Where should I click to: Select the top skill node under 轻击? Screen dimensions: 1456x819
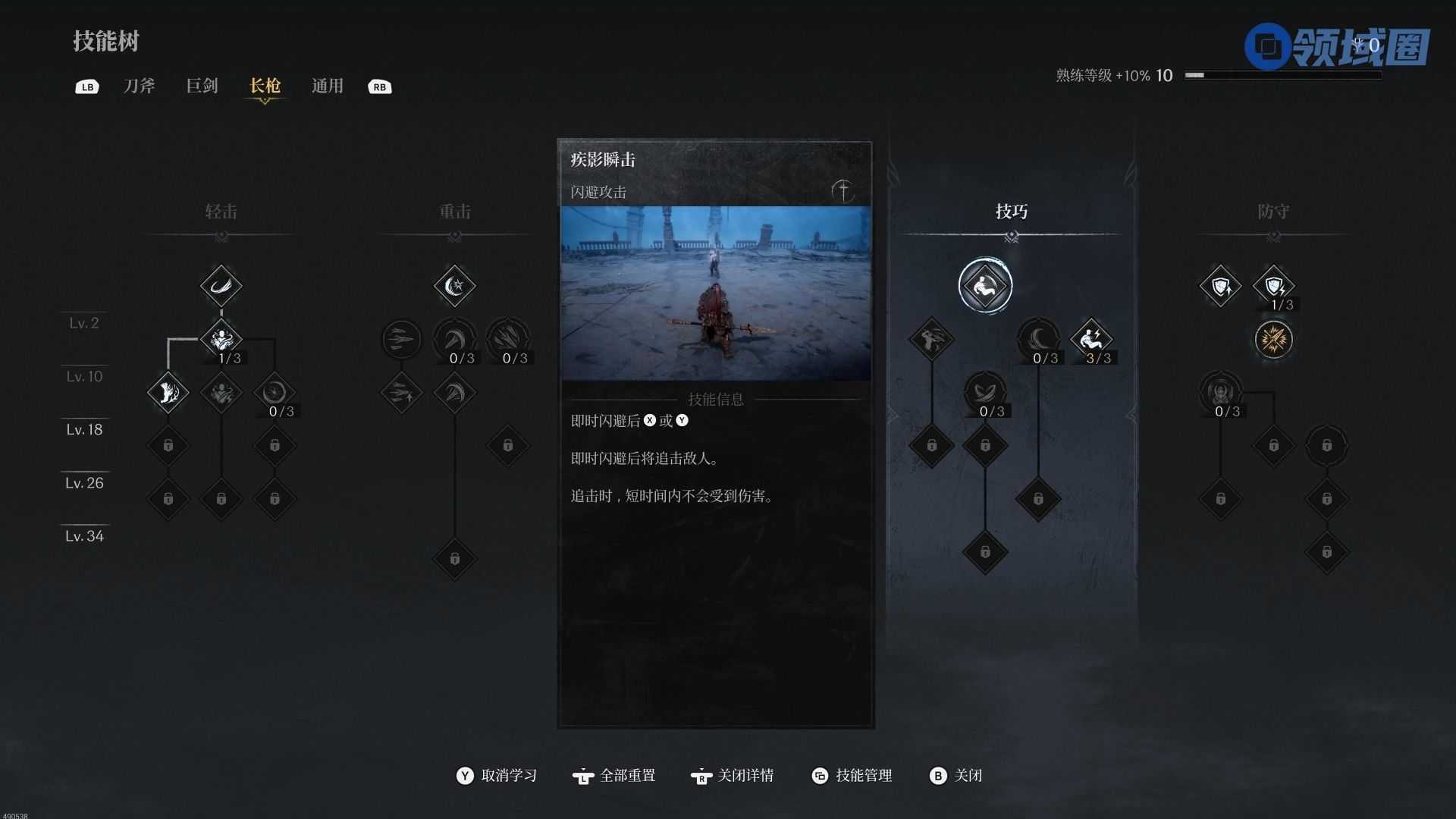coord(221,286)
